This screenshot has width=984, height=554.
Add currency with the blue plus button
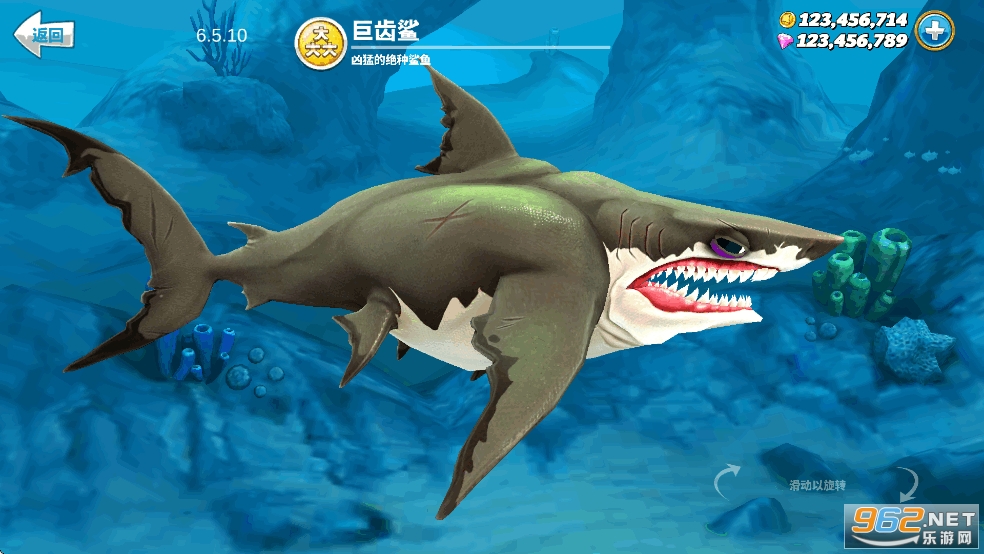point(934,31)
